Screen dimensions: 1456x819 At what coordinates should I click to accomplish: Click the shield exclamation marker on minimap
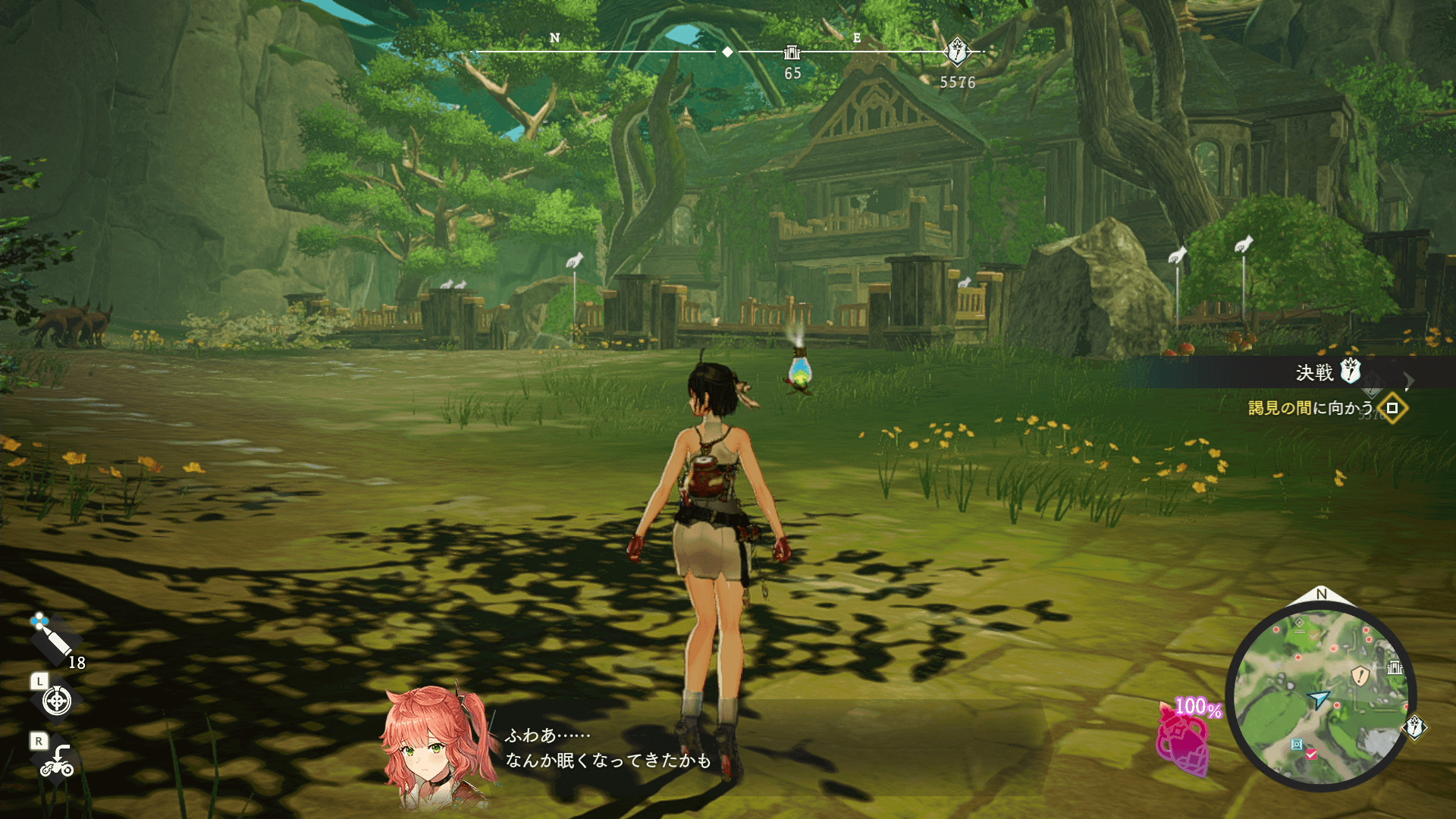1360,675
